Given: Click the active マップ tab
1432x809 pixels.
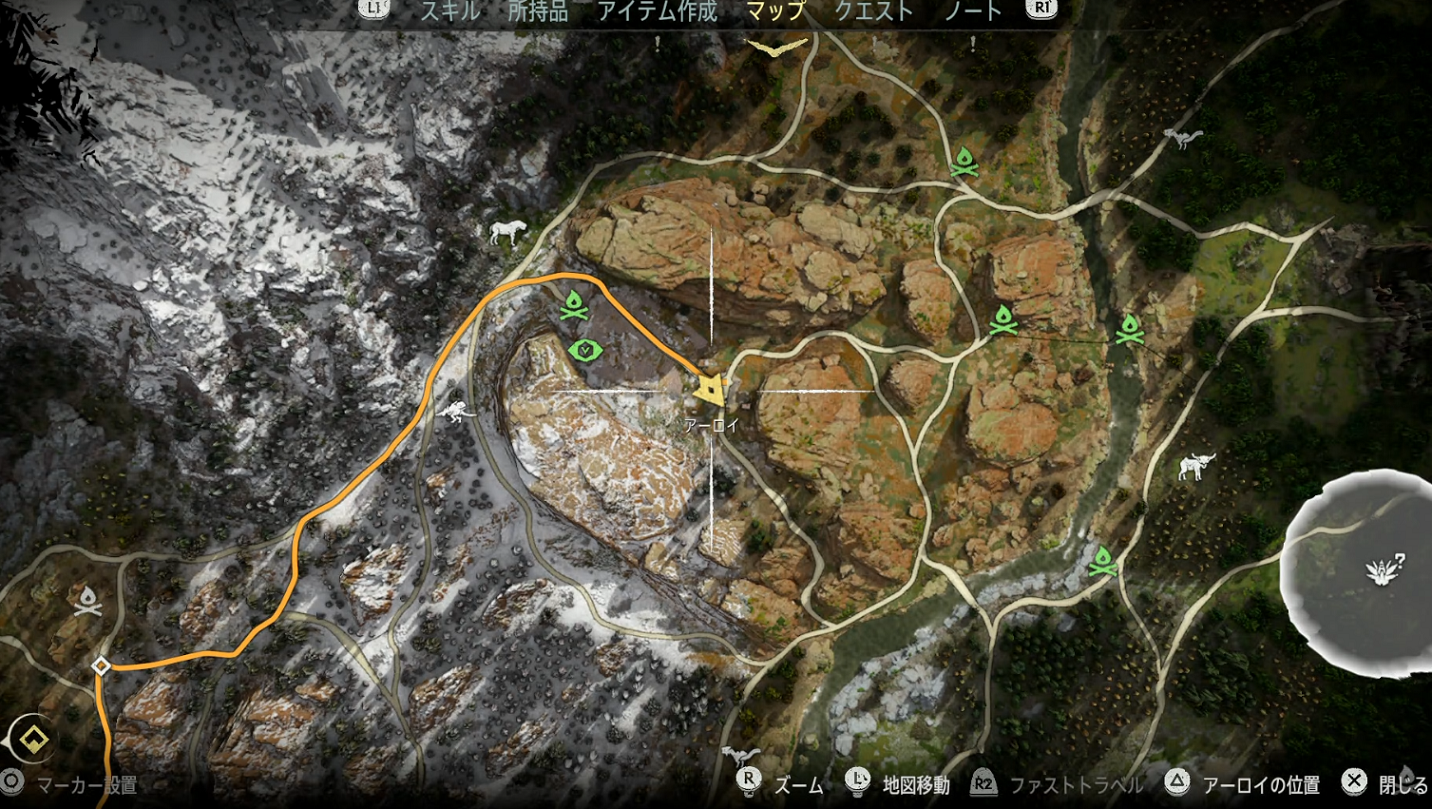Looking at the screenshot, I should pos(776,11).
